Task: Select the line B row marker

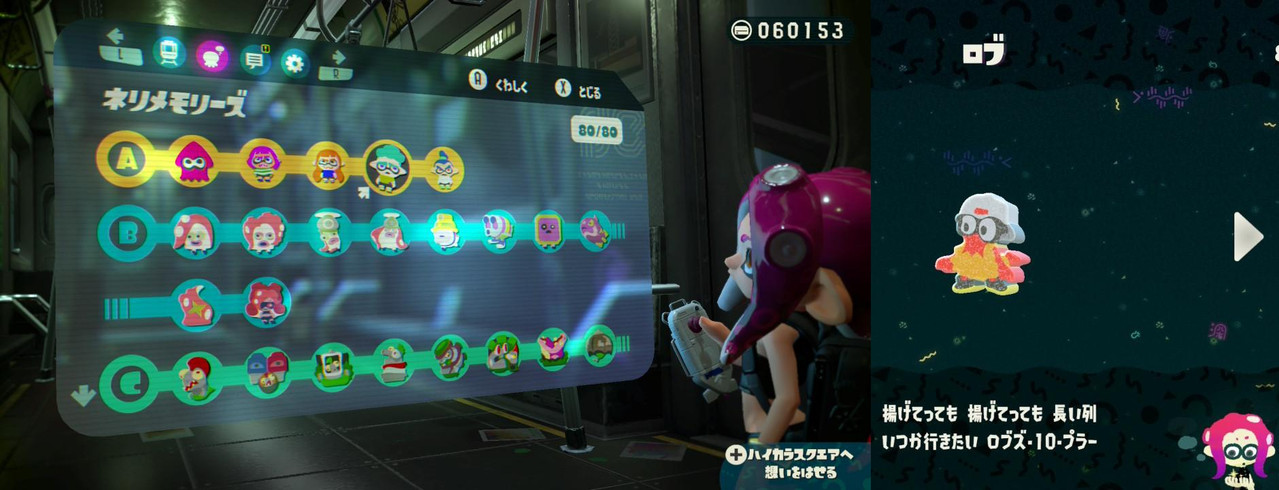Action: point(127,232)
